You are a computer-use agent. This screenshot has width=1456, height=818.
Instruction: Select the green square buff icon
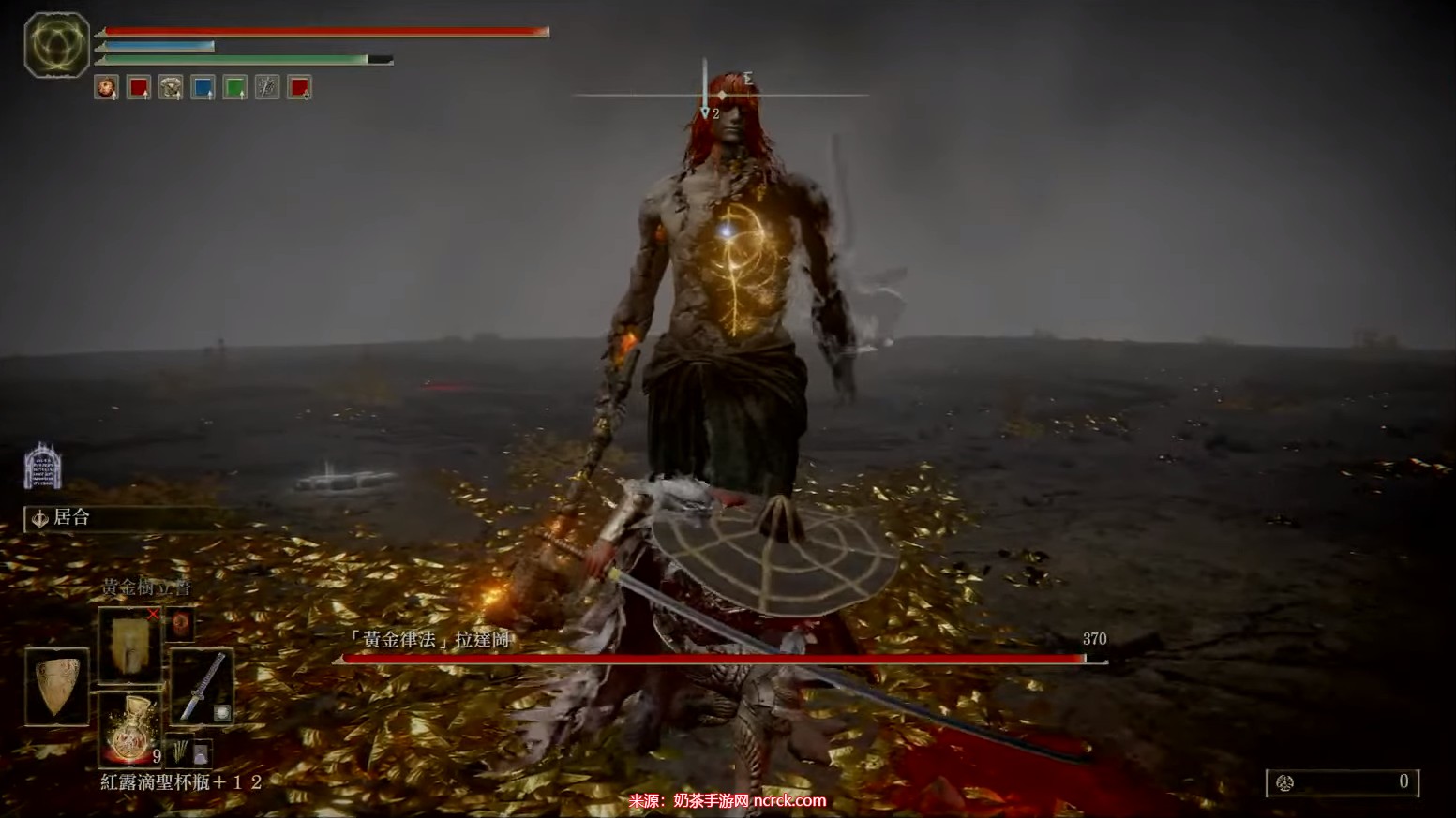point(234,88)
